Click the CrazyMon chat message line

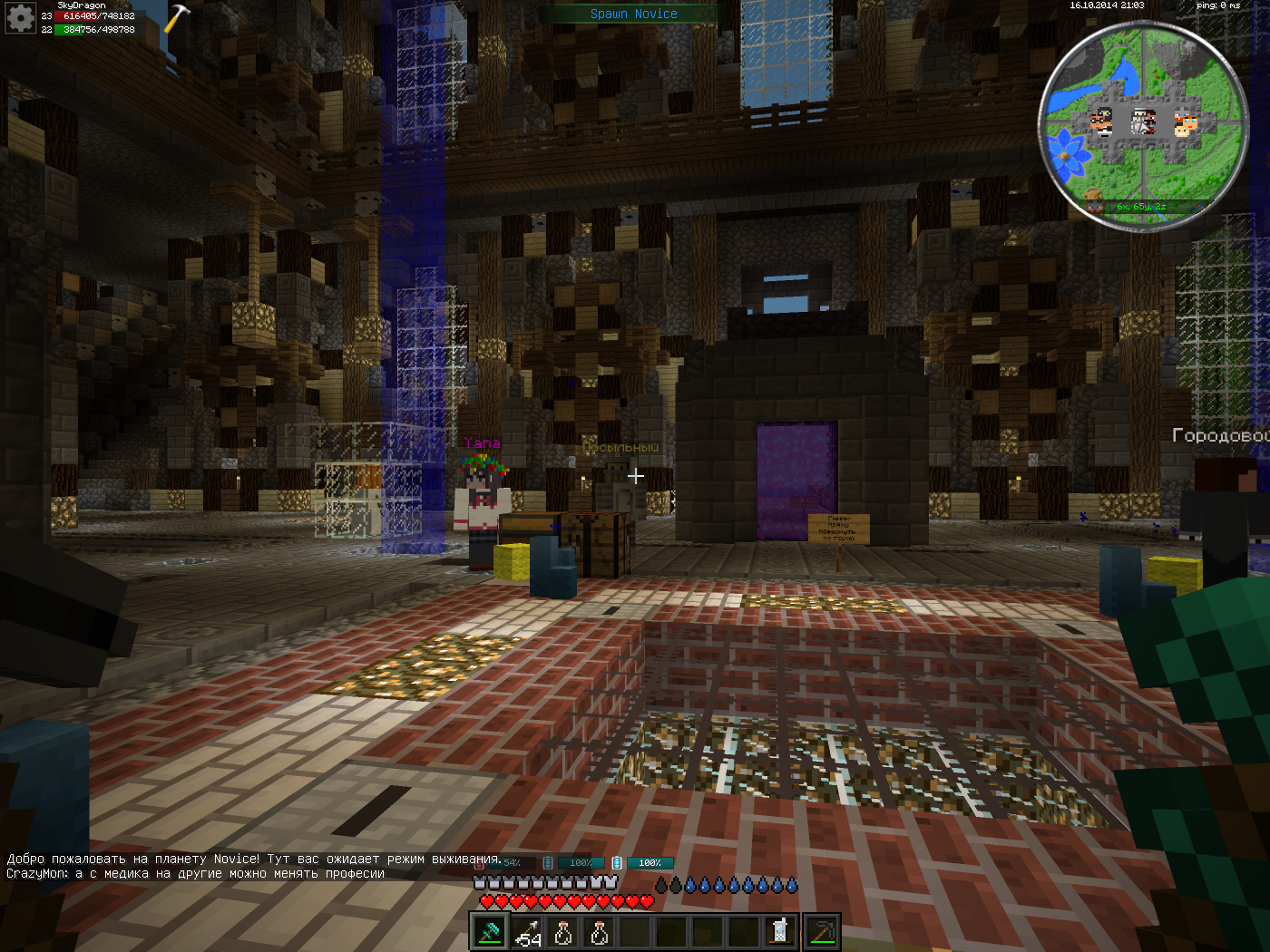click(196, 874)
